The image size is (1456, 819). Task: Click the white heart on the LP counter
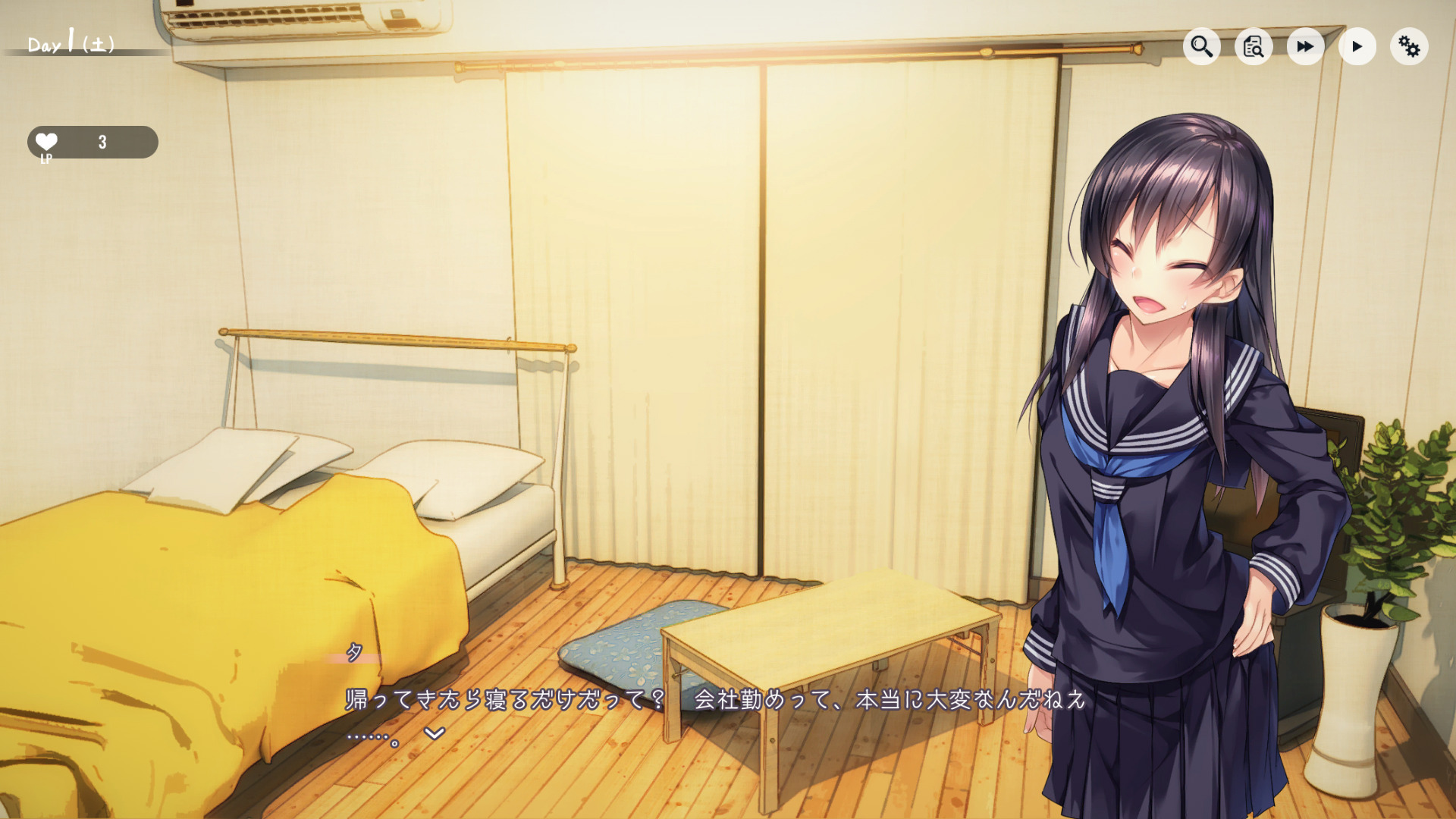coord(45,140)
